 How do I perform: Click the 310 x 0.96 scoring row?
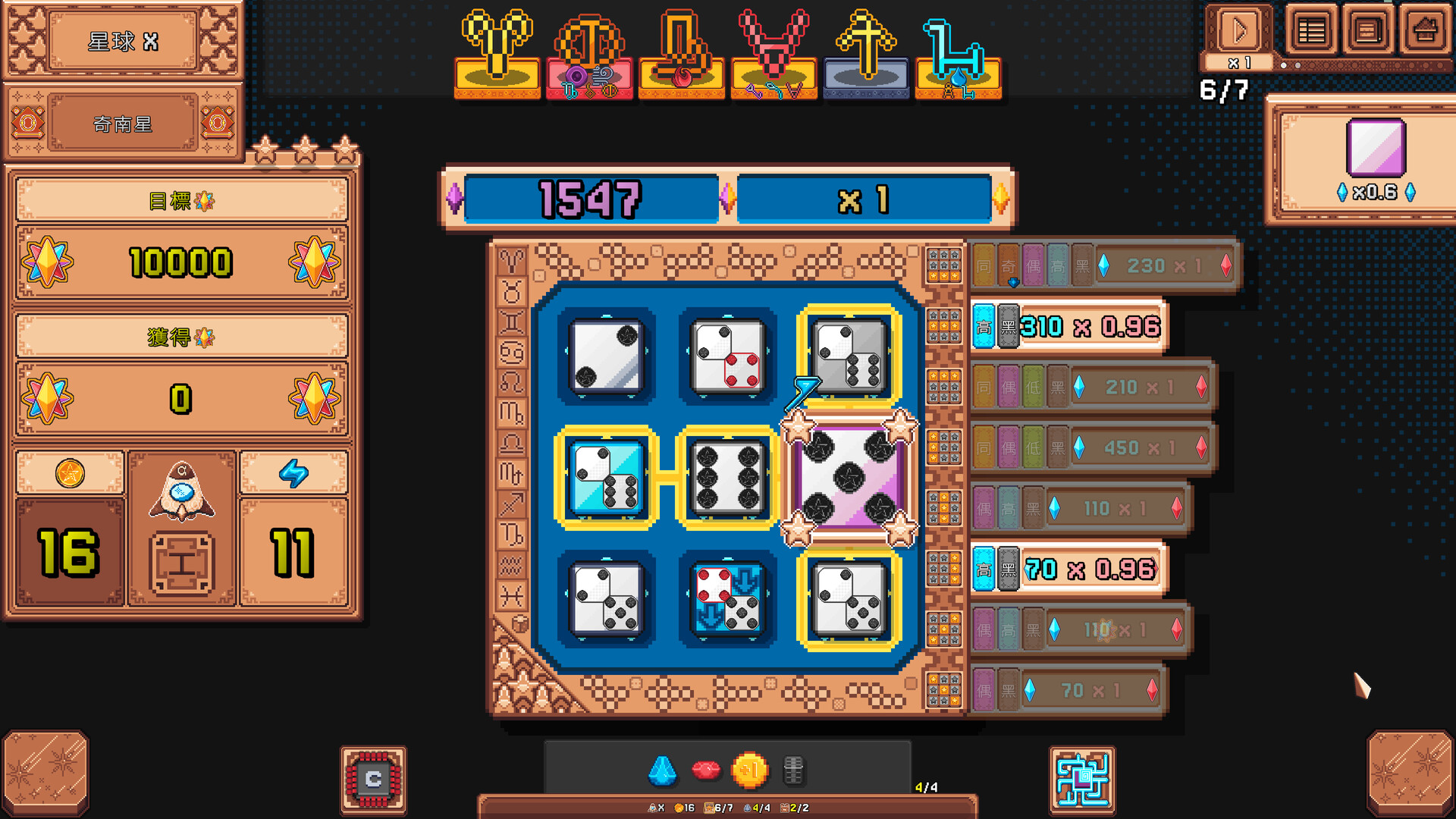pos(1069,327)
